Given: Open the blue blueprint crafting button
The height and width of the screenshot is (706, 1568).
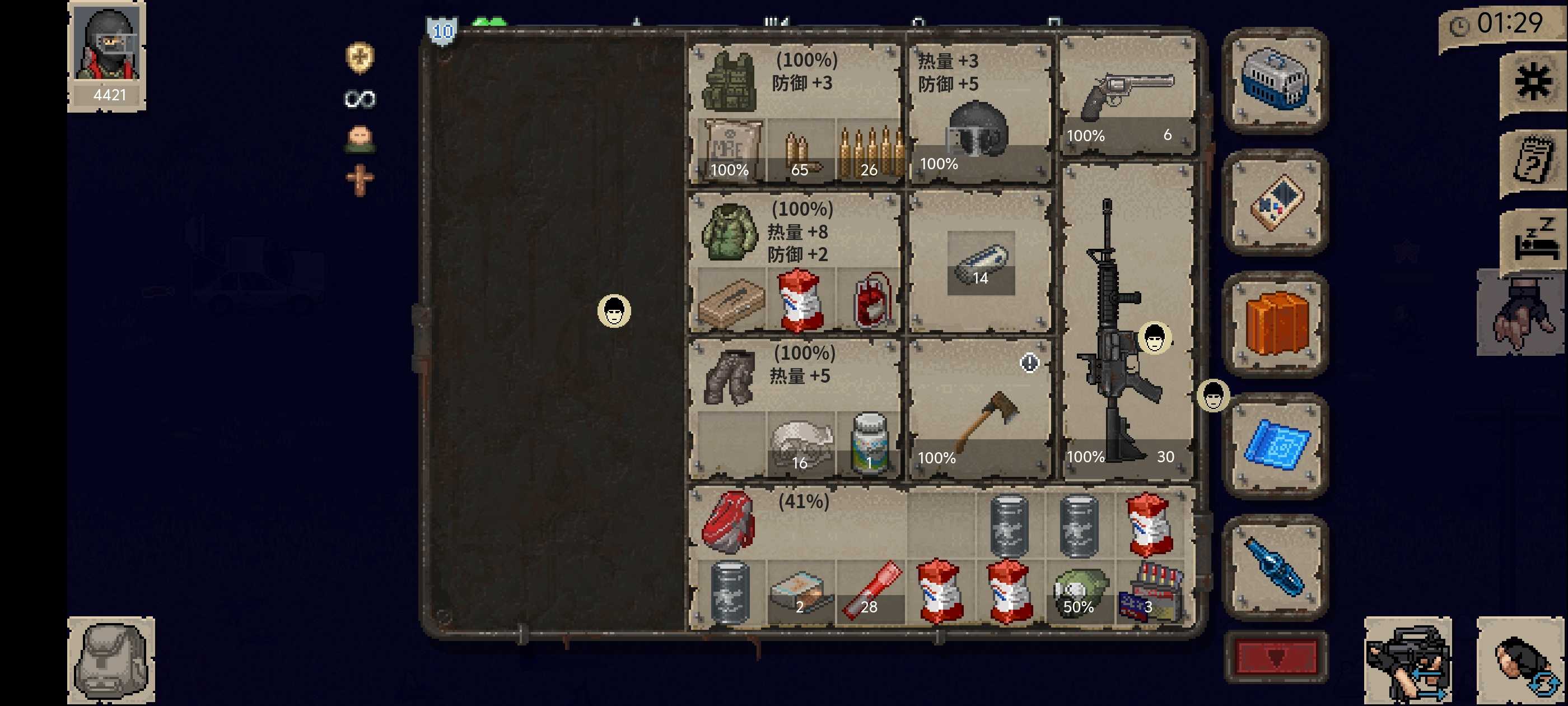Looking at the screenshot, I should (1275, 445).
